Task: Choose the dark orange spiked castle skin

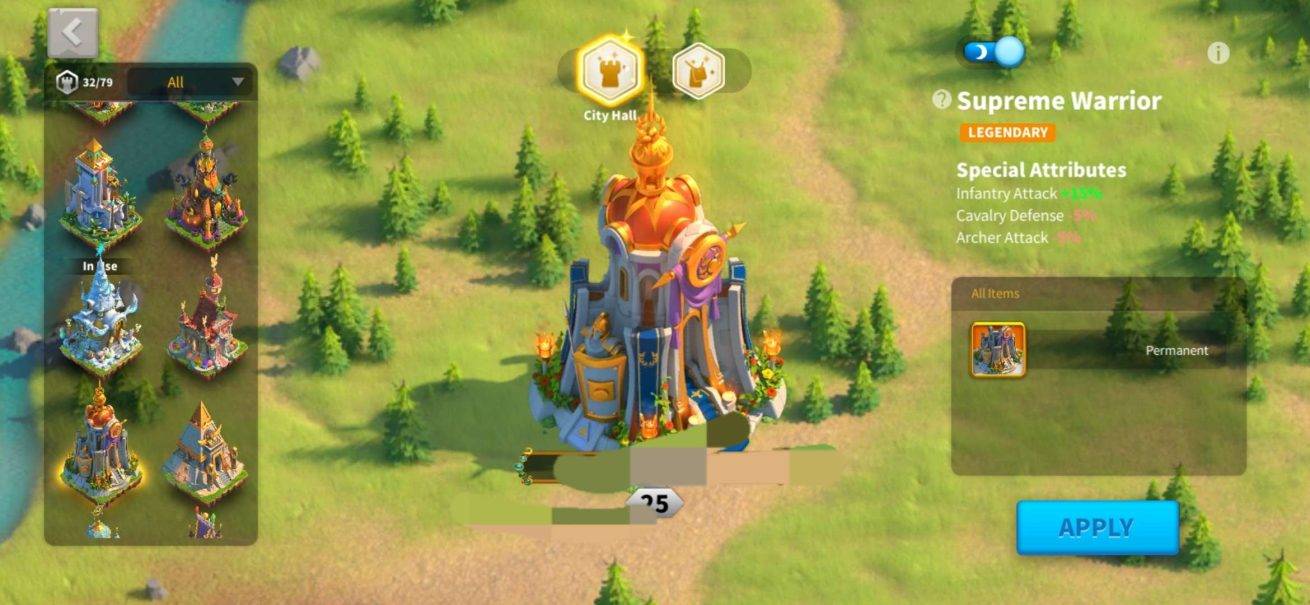Action: tap(205, 195)
